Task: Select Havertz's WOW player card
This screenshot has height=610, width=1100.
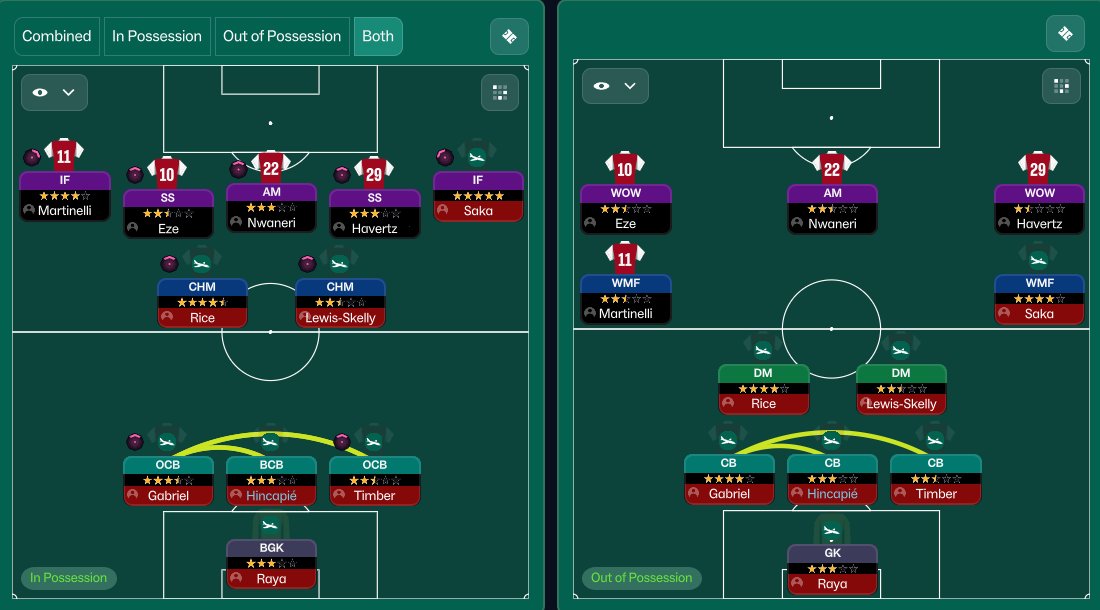Action: 1039,208
